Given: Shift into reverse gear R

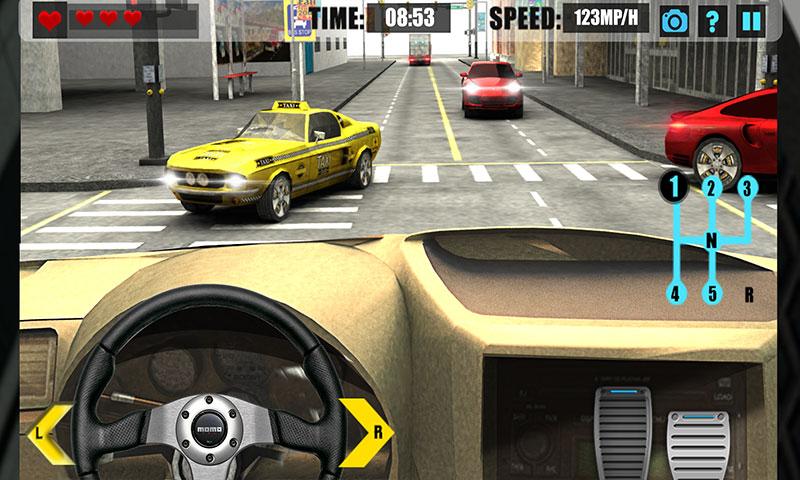Looking at the screenshot, I should tap(748, 294).
